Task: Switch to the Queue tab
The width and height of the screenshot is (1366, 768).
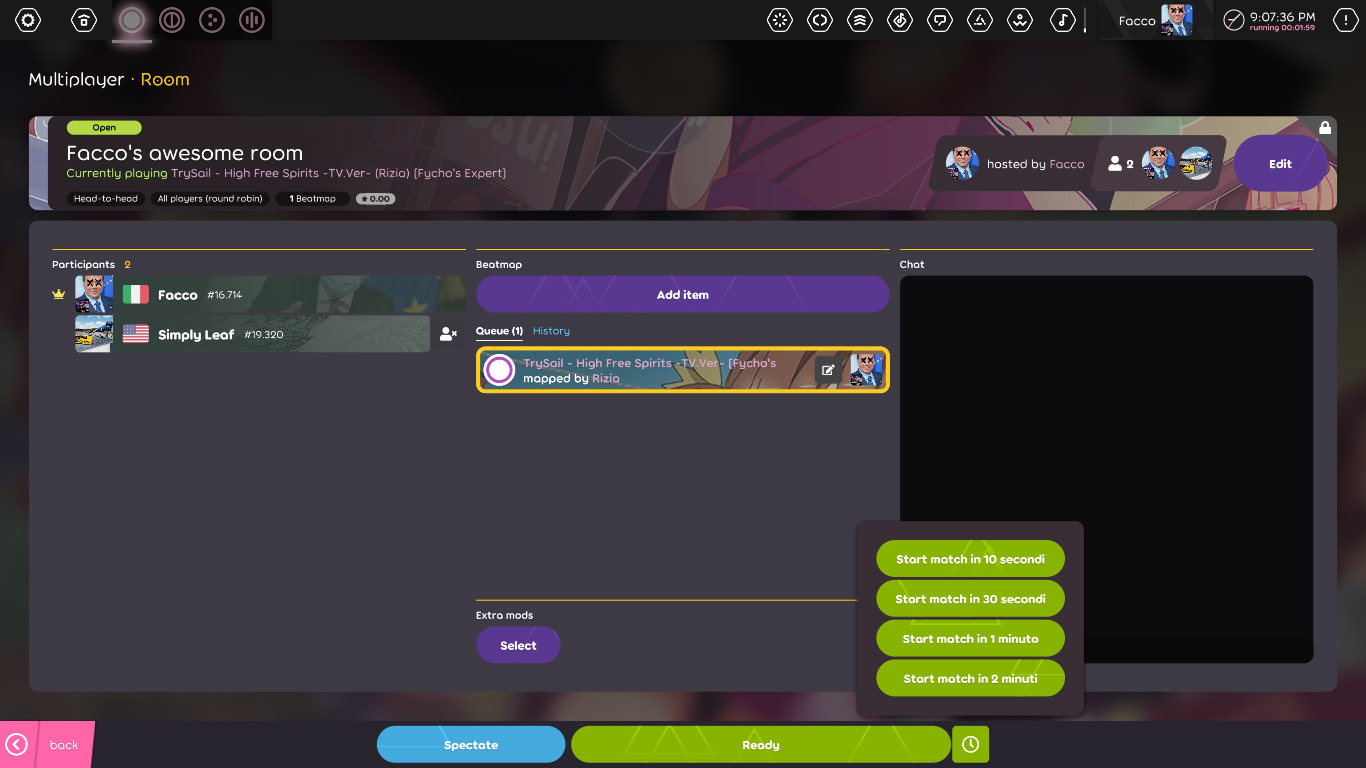Action: [x=497, y=330]
